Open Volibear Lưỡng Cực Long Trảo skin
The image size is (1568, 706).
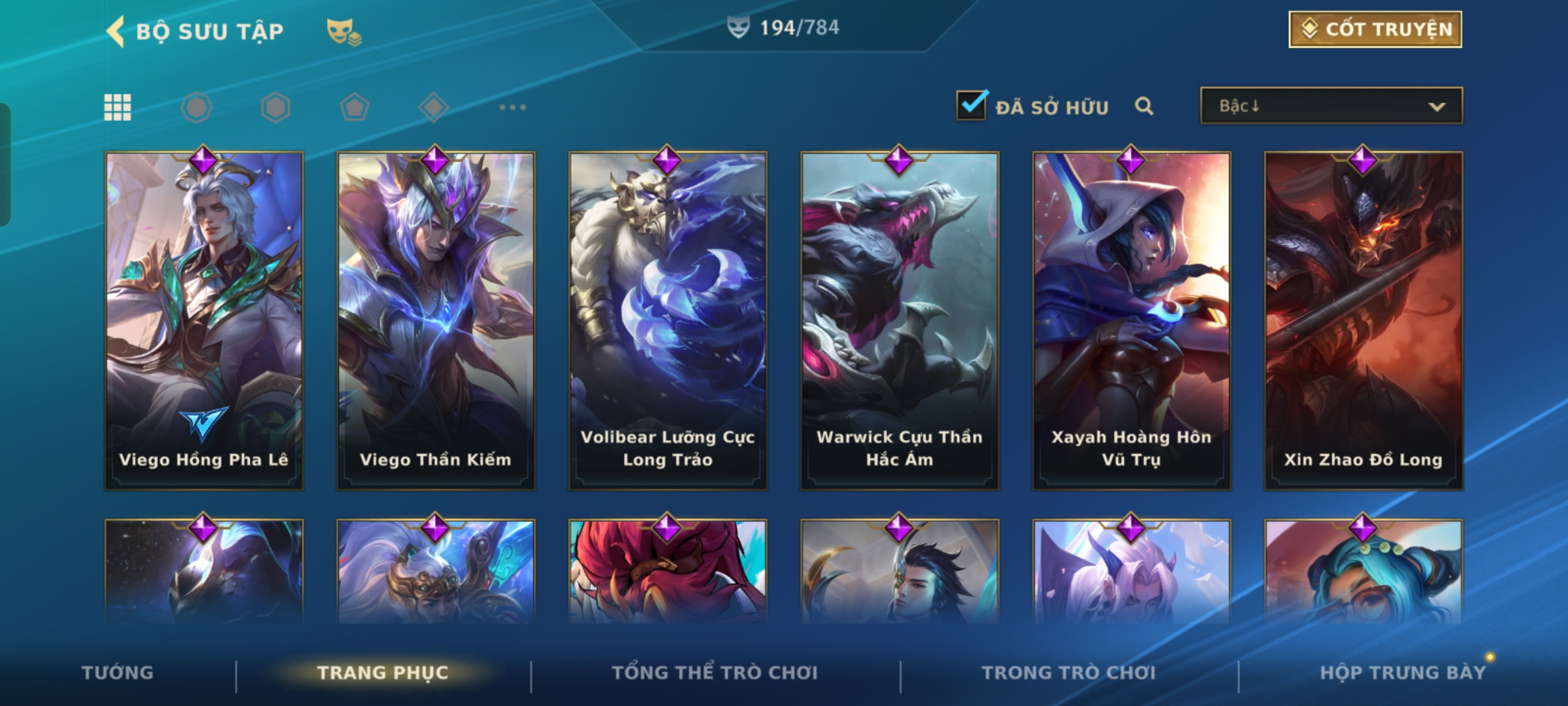(668, 320)
